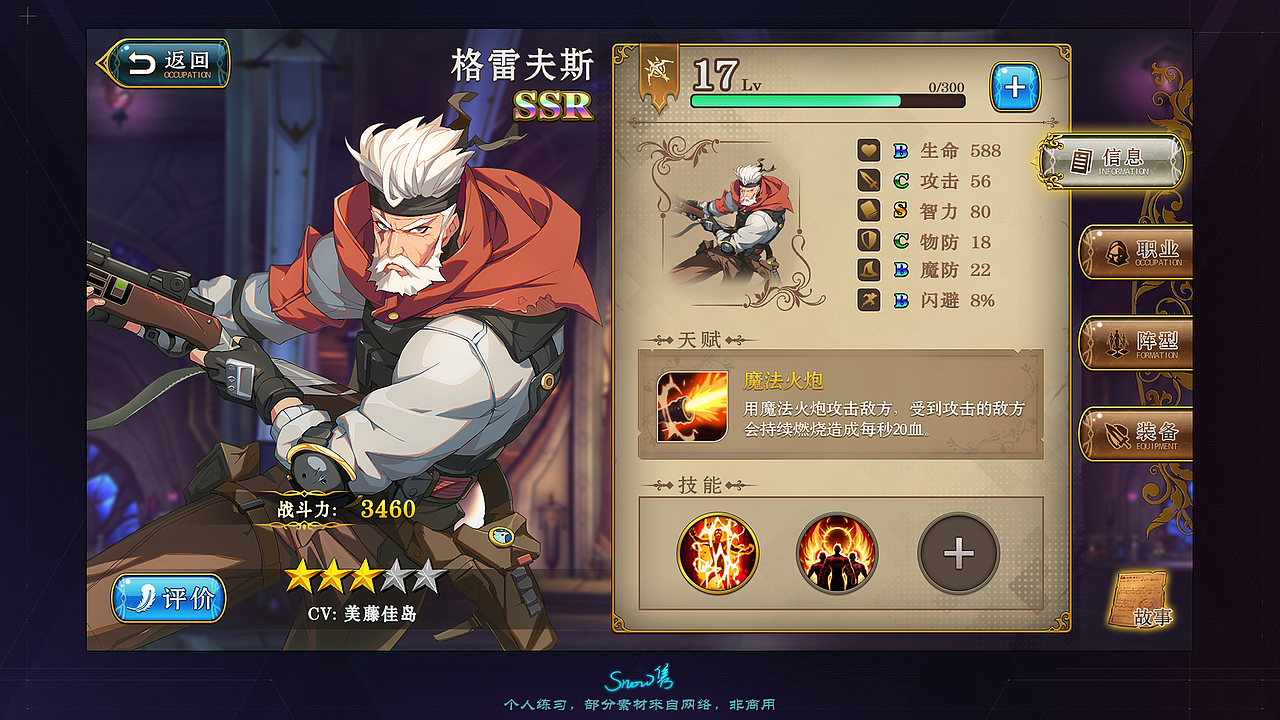Click the S-rank 智力 stat icon
This screenshot has height=720, width=1280.
[x=868, y=211]
